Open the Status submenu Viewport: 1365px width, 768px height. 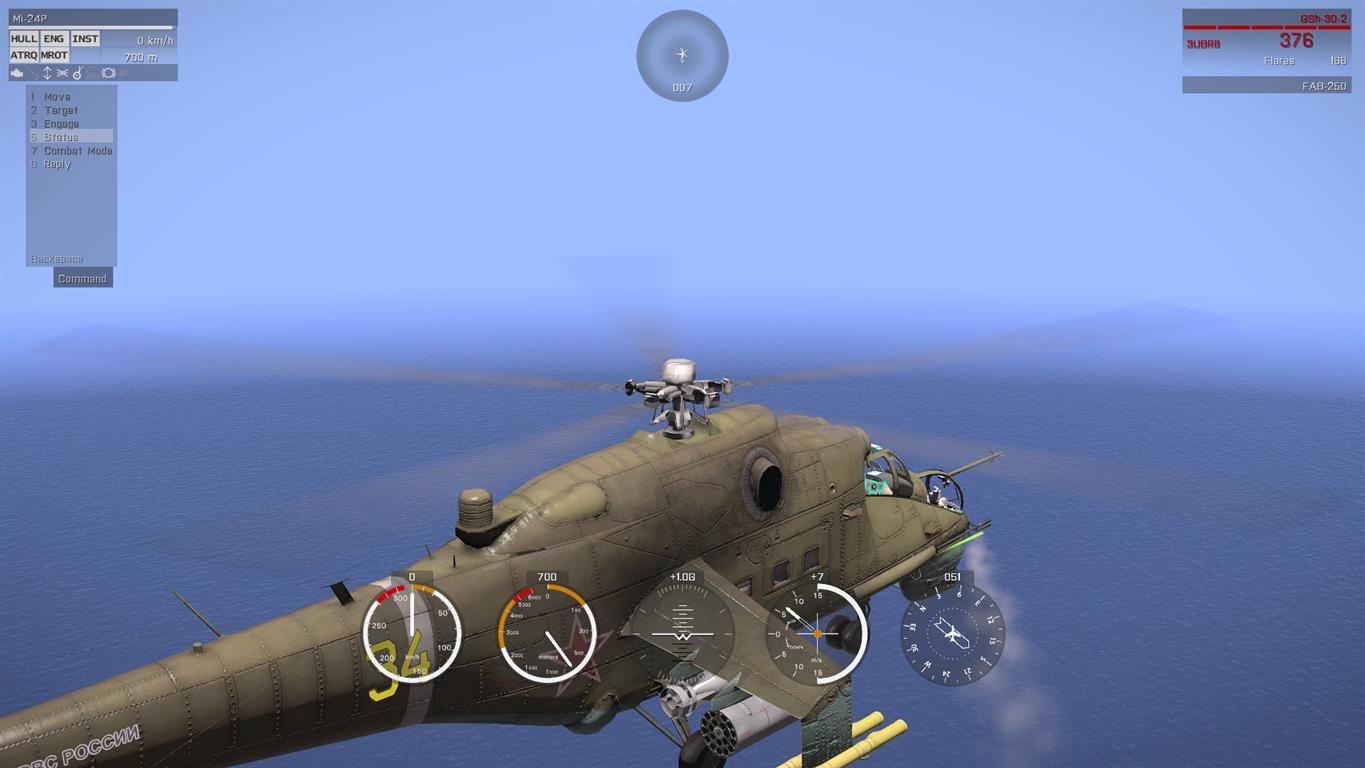pyautogui.click(x=61, y=137)
